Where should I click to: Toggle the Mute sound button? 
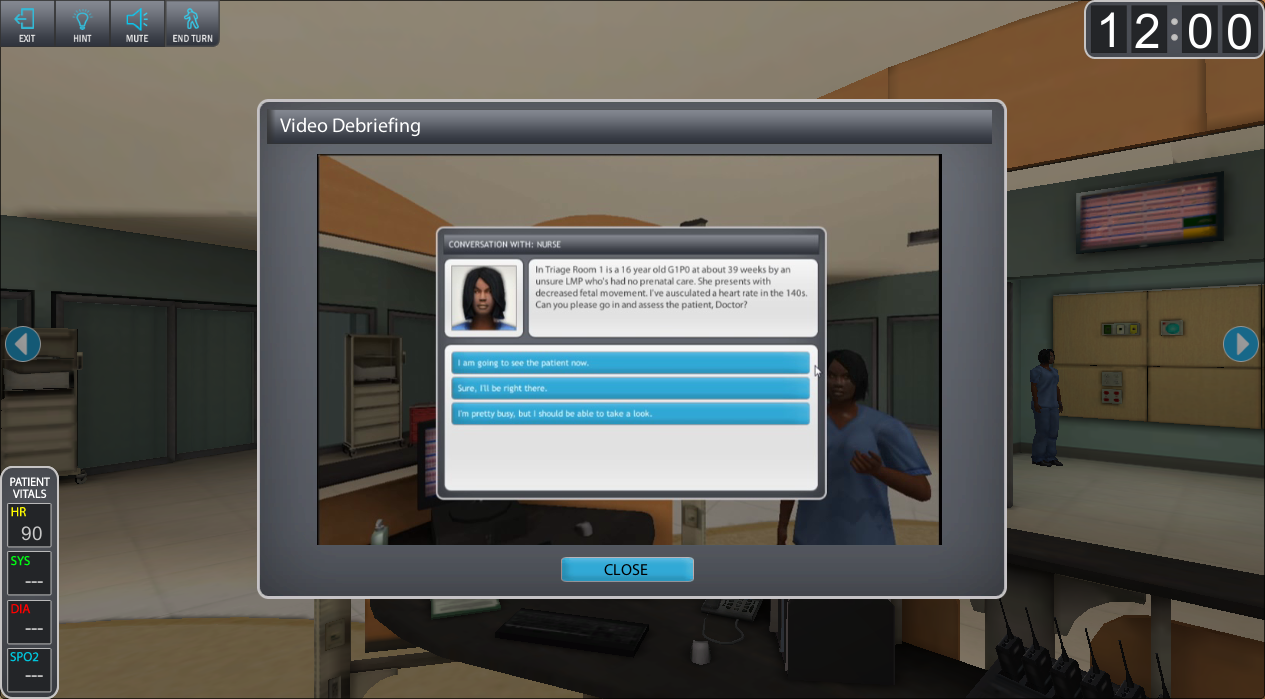click(137, 24)
